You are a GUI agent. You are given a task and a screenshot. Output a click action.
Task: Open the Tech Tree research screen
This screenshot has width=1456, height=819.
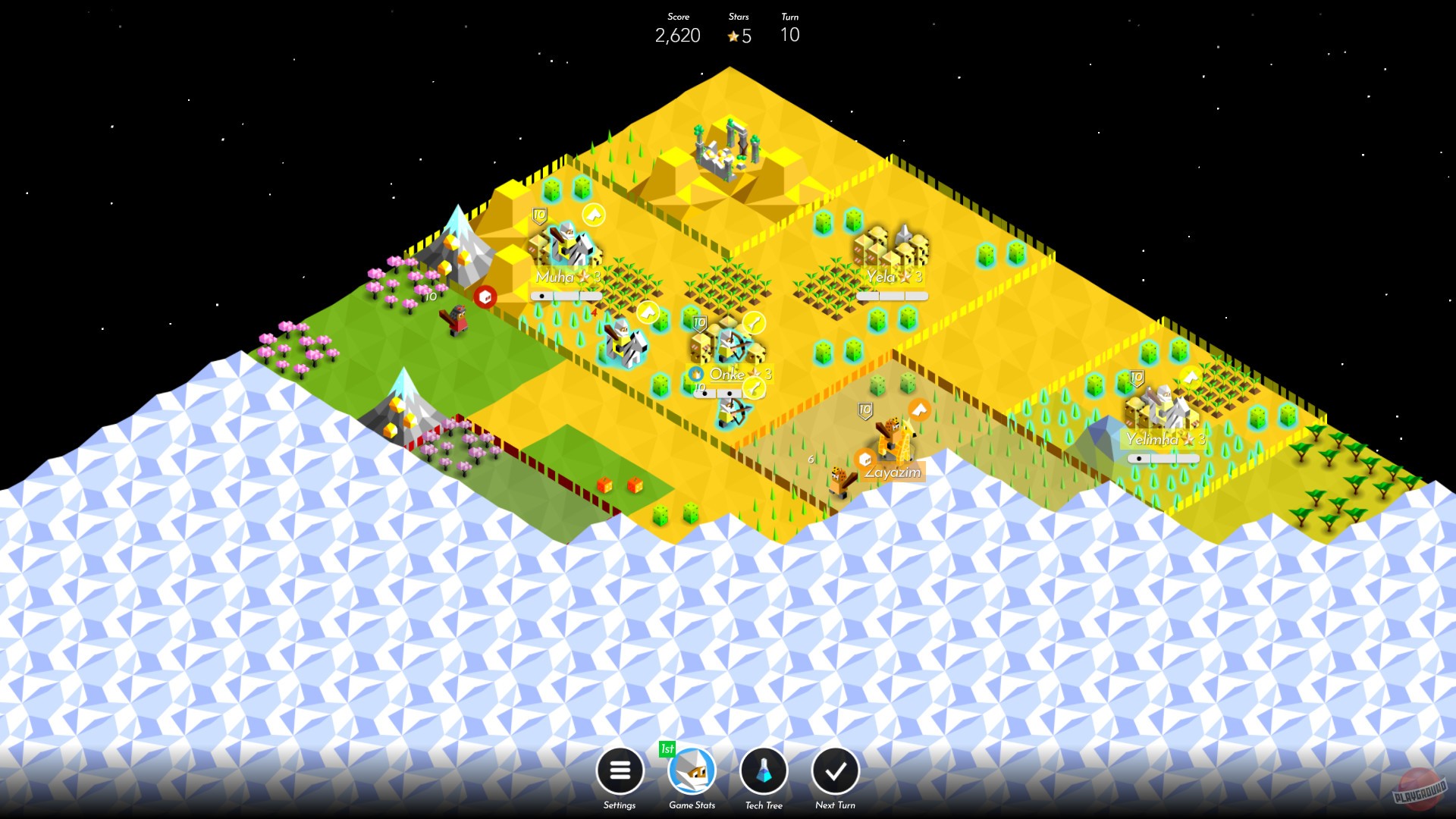click(x=764, y=770)
